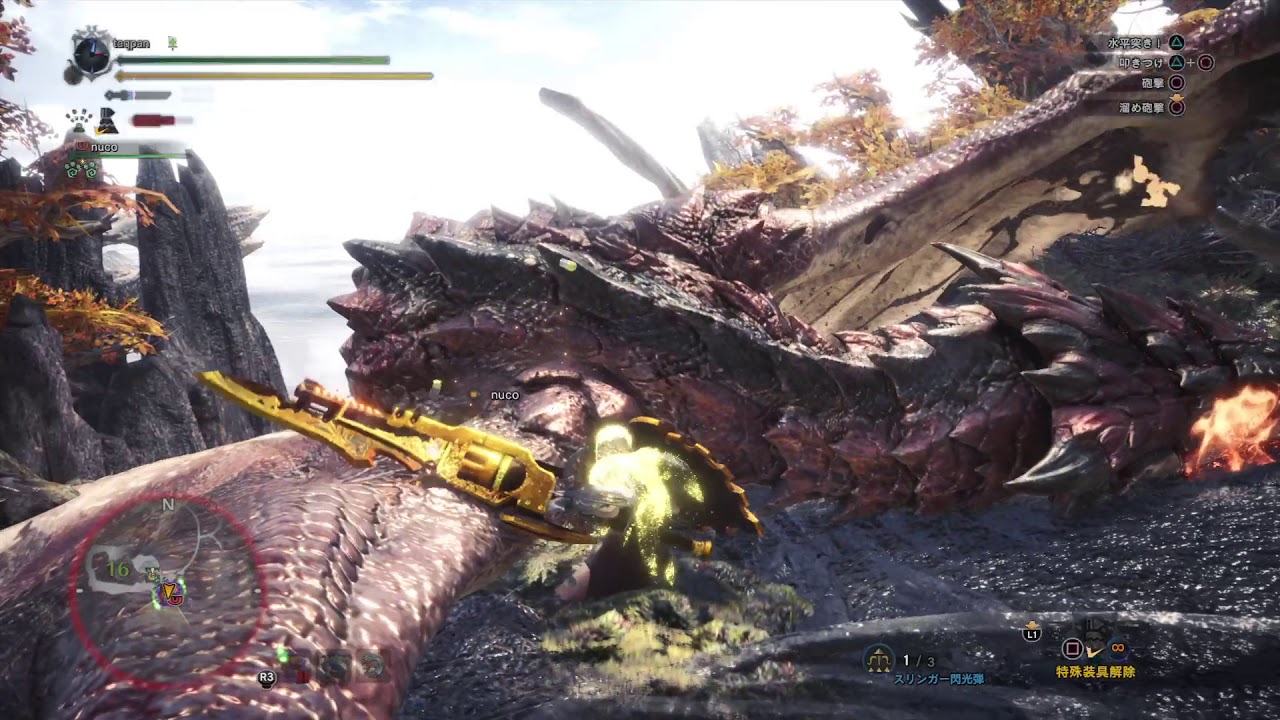Click the hunter rank shield emblem

(90, 55)
